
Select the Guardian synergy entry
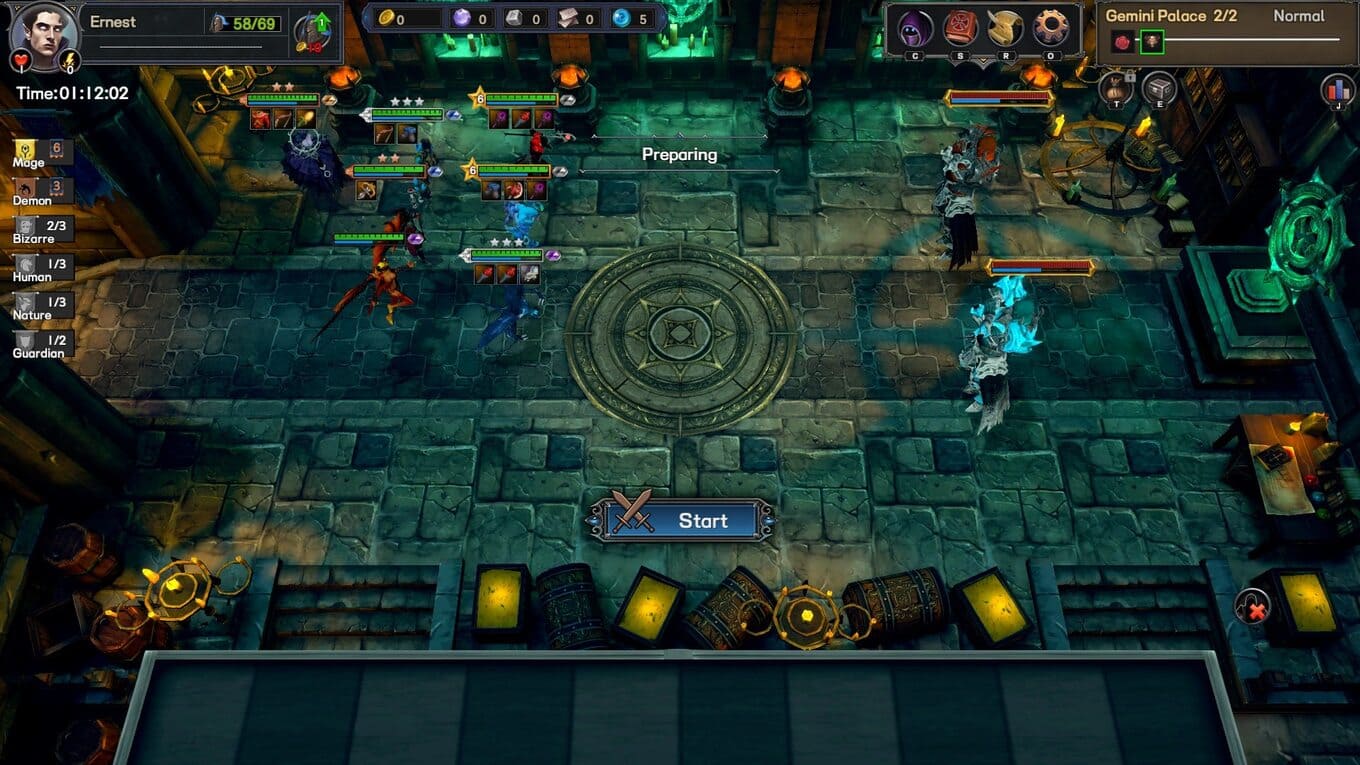pyautogui.click(x=42, y=343)
